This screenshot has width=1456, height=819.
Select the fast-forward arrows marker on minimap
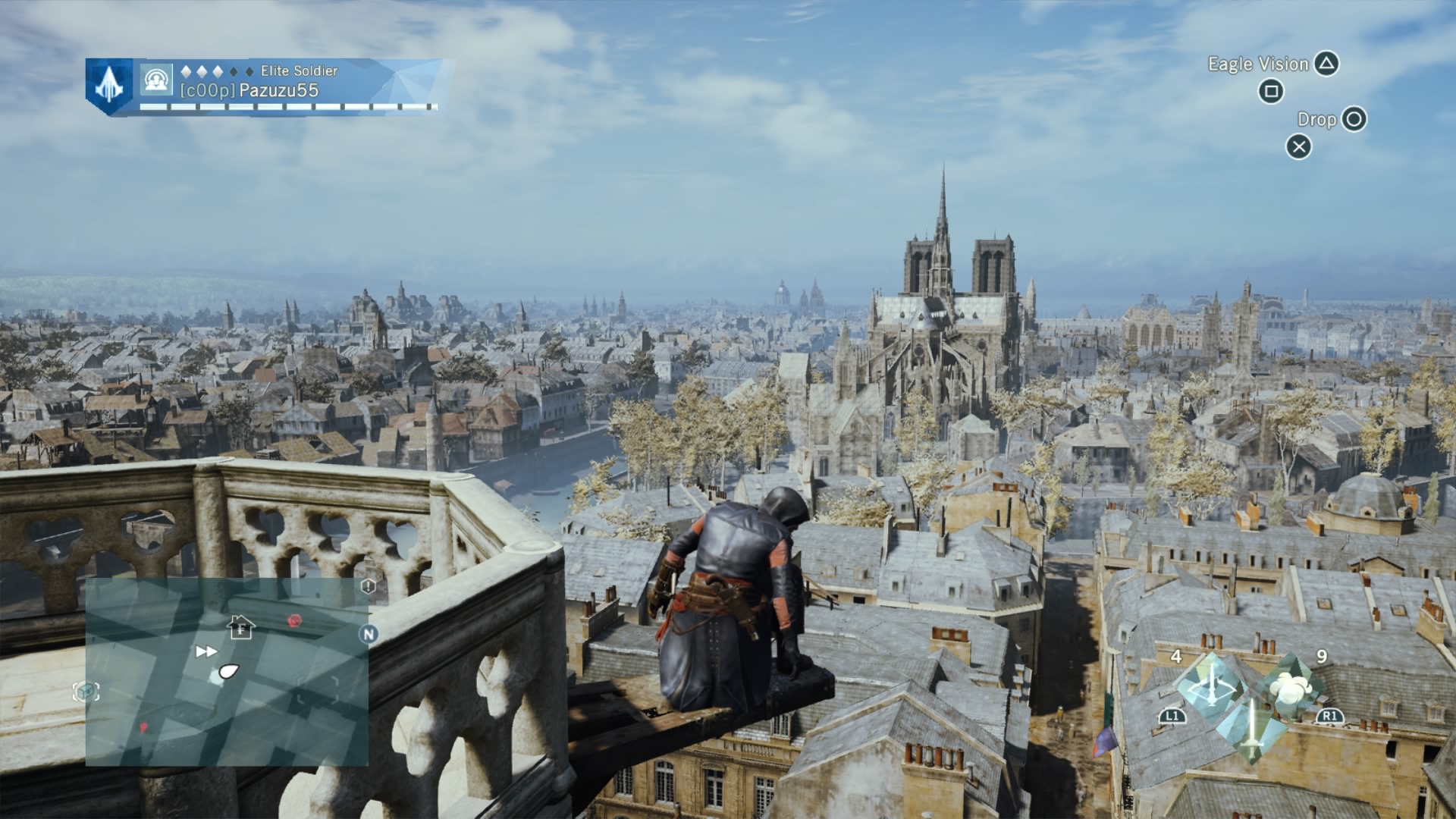[x=206, y=651]
